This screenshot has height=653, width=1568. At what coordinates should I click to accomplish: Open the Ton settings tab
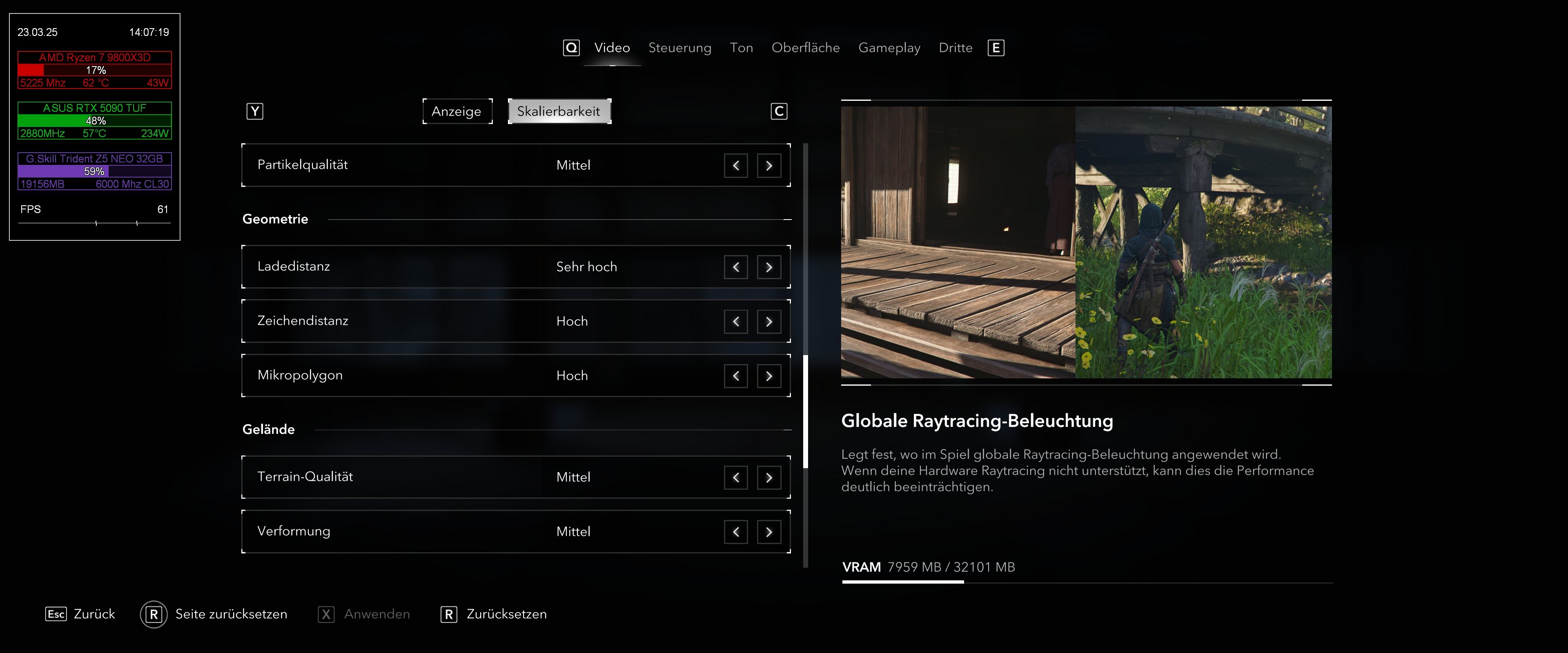pyautogui.click(x=741, y=47)
